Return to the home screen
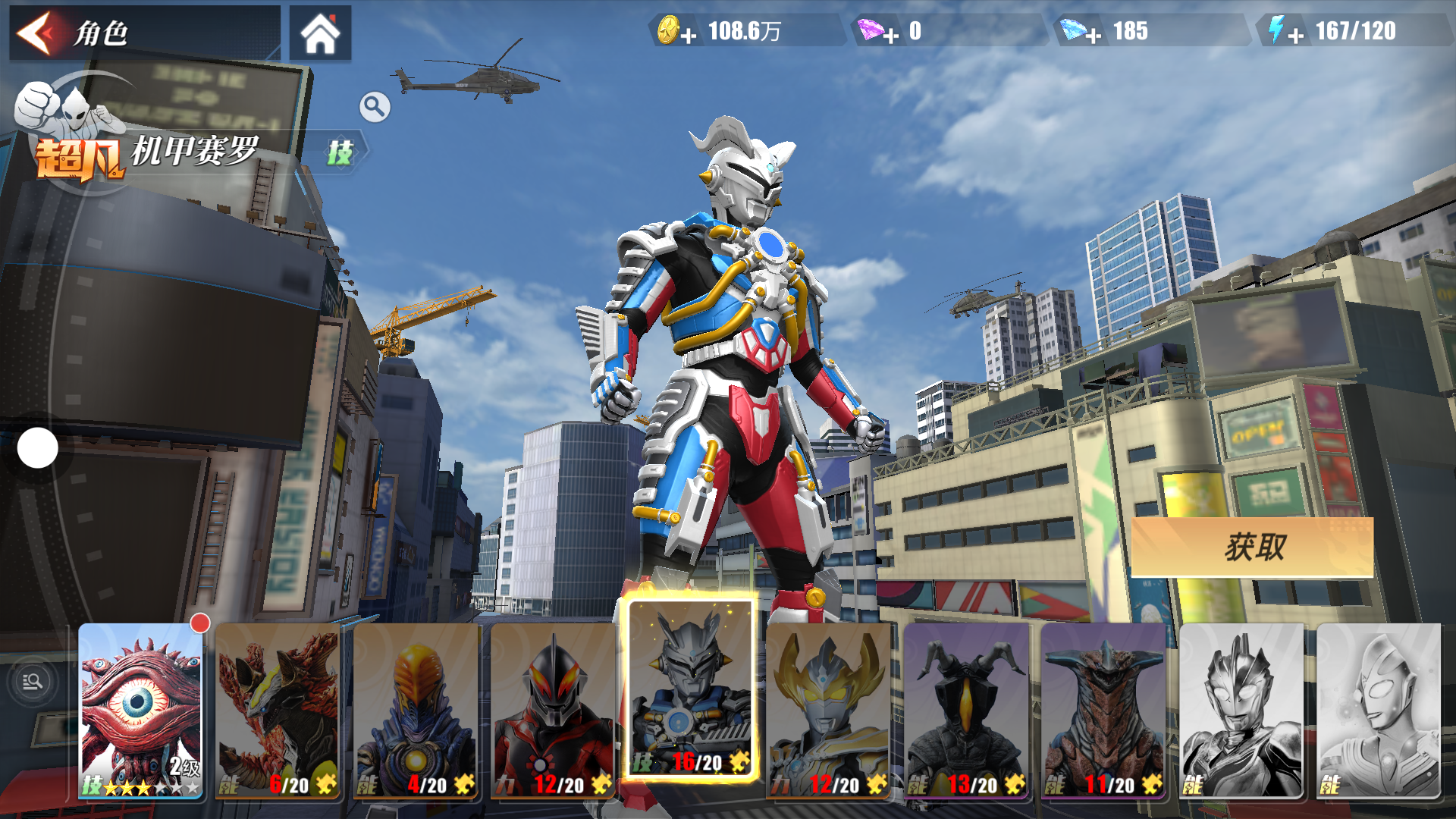Viewport: 1456px width, 819px height. [320, 33]
